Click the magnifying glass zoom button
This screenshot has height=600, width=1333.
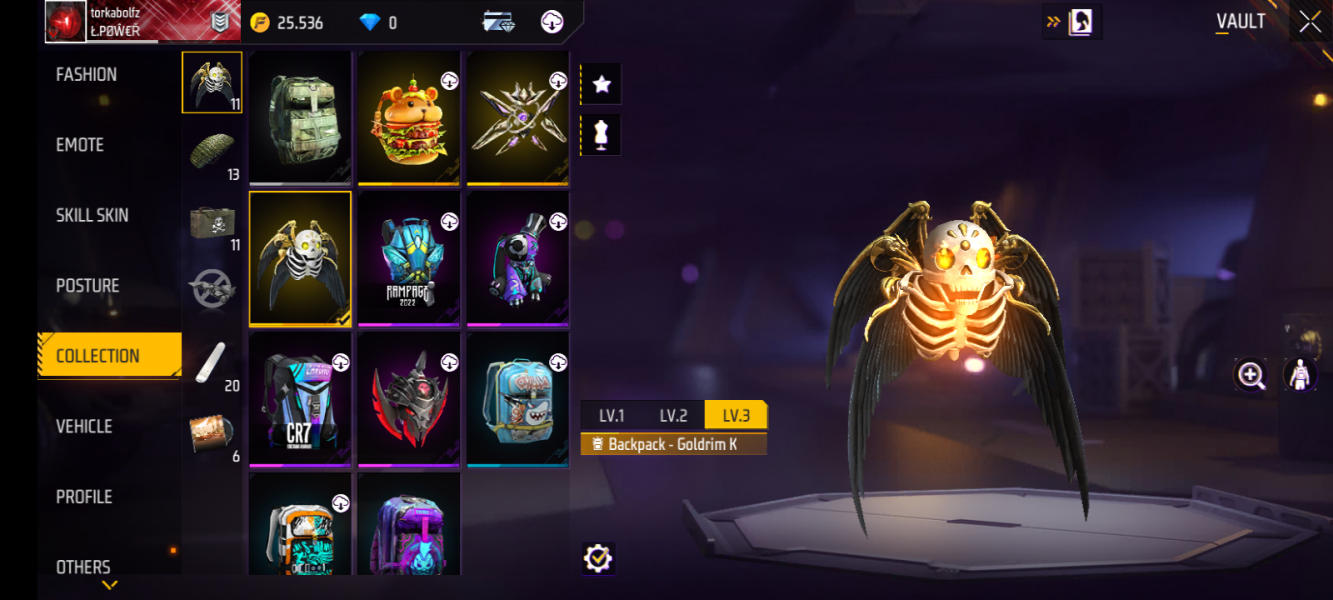(1251, 375)
